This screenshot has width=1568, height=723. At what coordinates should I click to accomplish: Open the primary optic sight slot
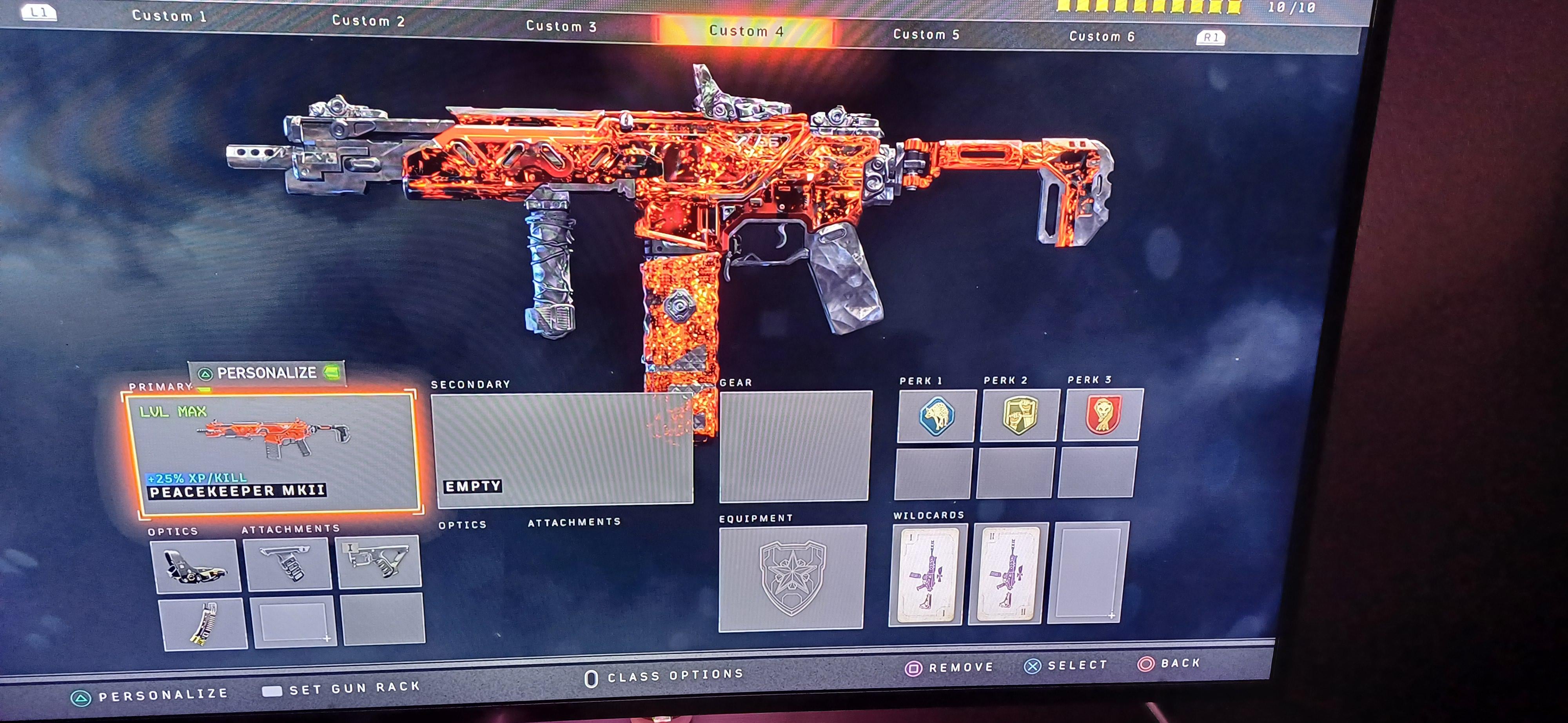tap(196, 566)
